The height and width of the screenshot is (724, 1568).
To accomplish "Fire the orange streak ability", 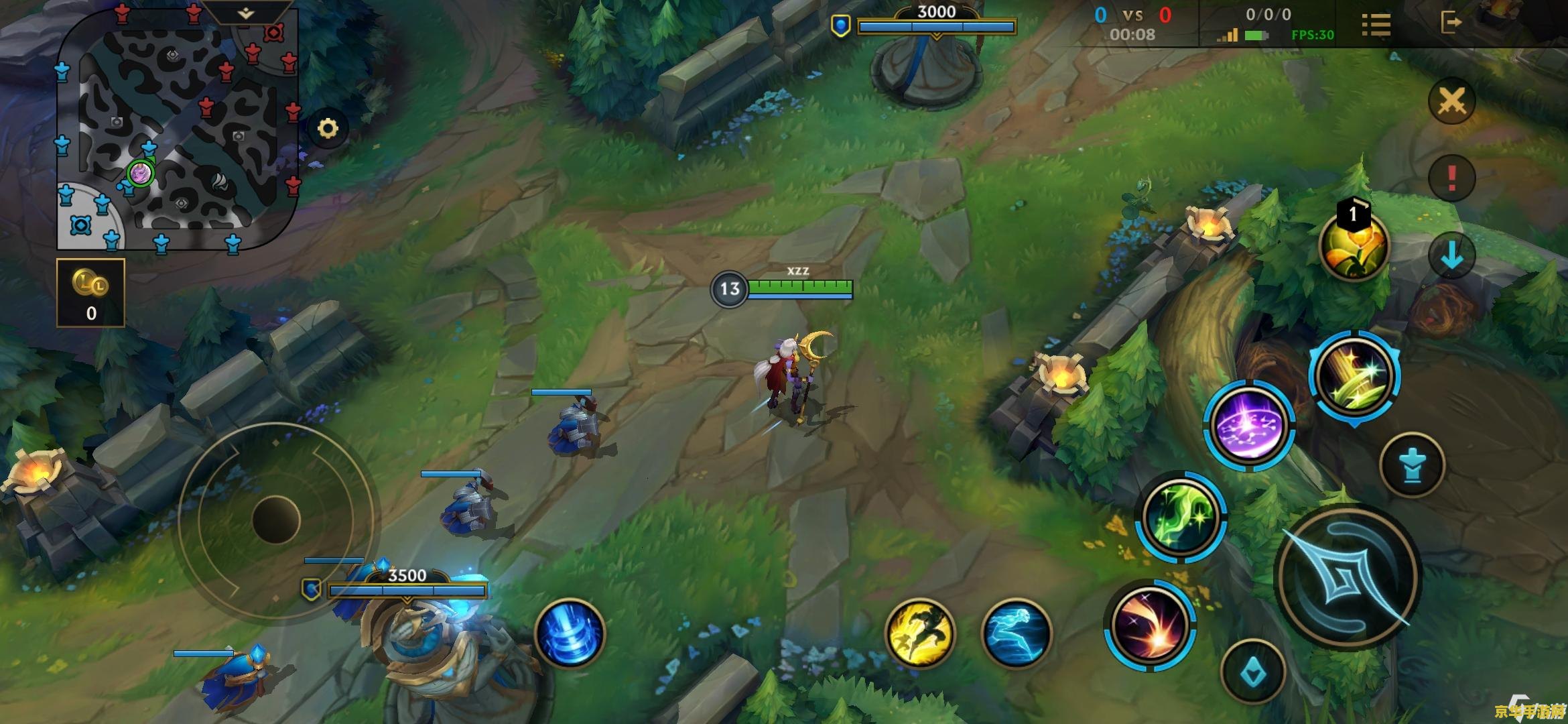I will click(1150, 625).
